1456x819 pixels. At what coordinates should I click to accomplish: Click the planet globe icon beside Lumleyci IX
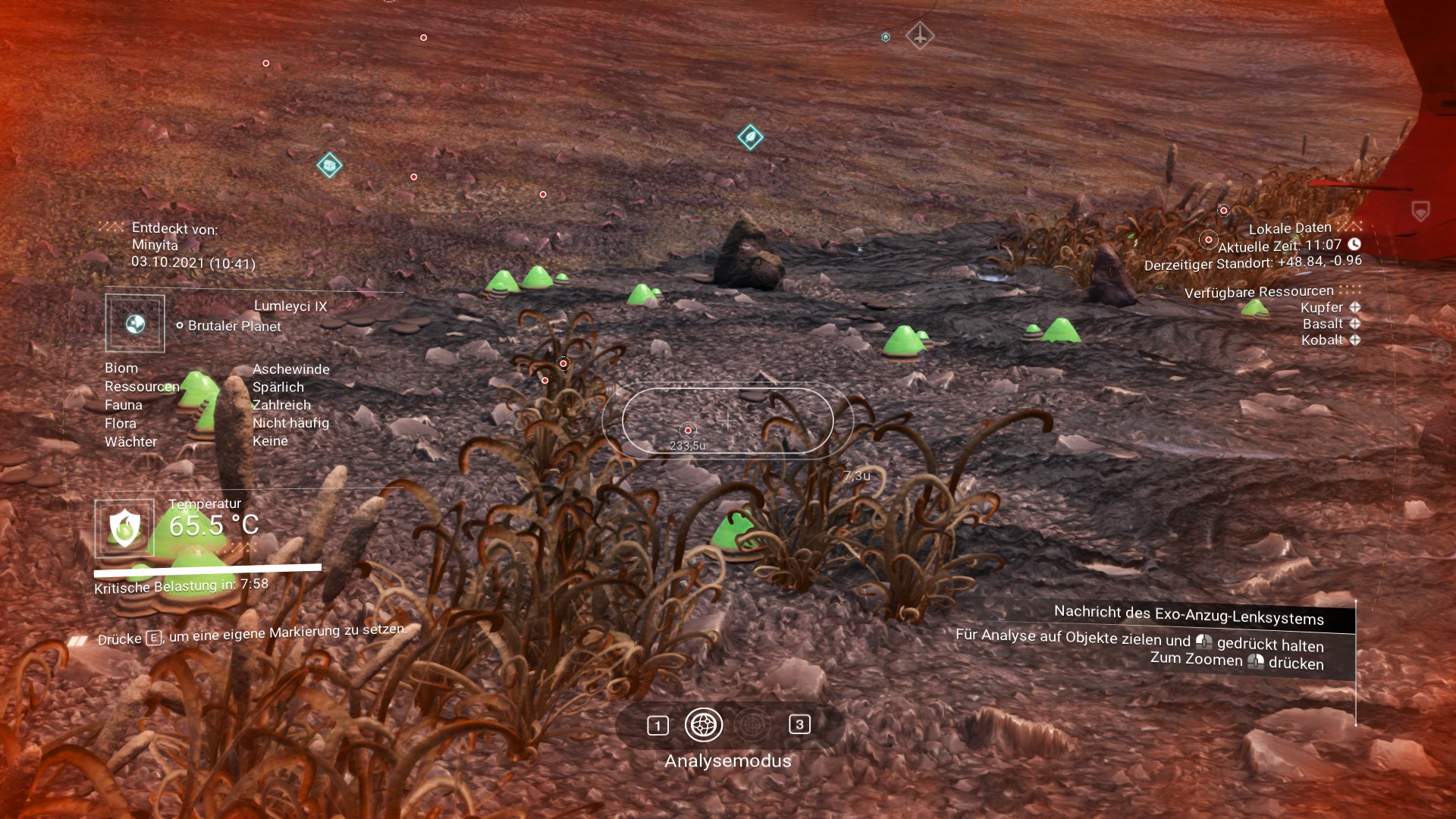(x=134, y=322)
